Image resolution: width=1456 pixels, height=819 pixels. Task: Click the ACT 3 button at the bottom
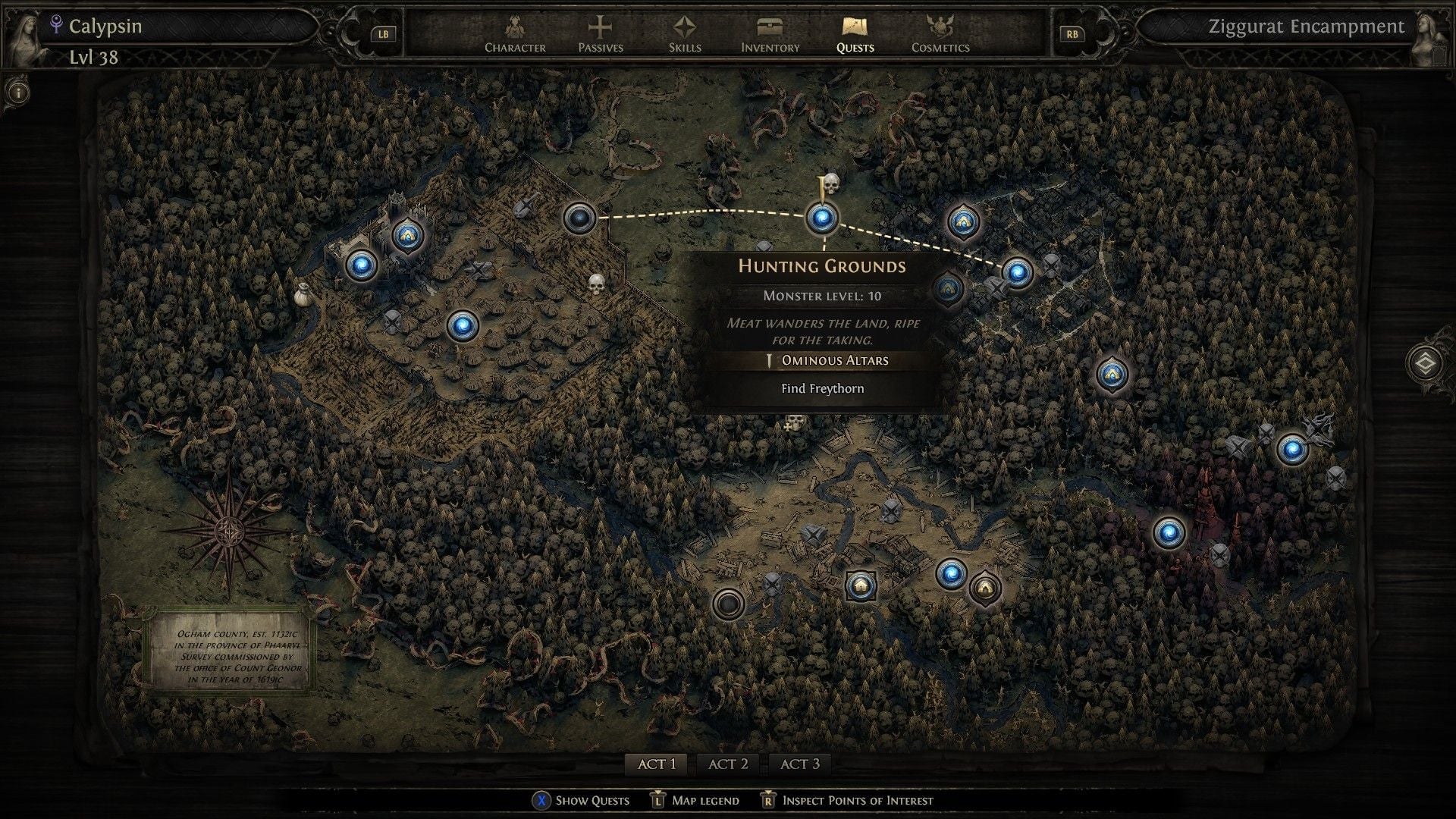coord(799,764)
